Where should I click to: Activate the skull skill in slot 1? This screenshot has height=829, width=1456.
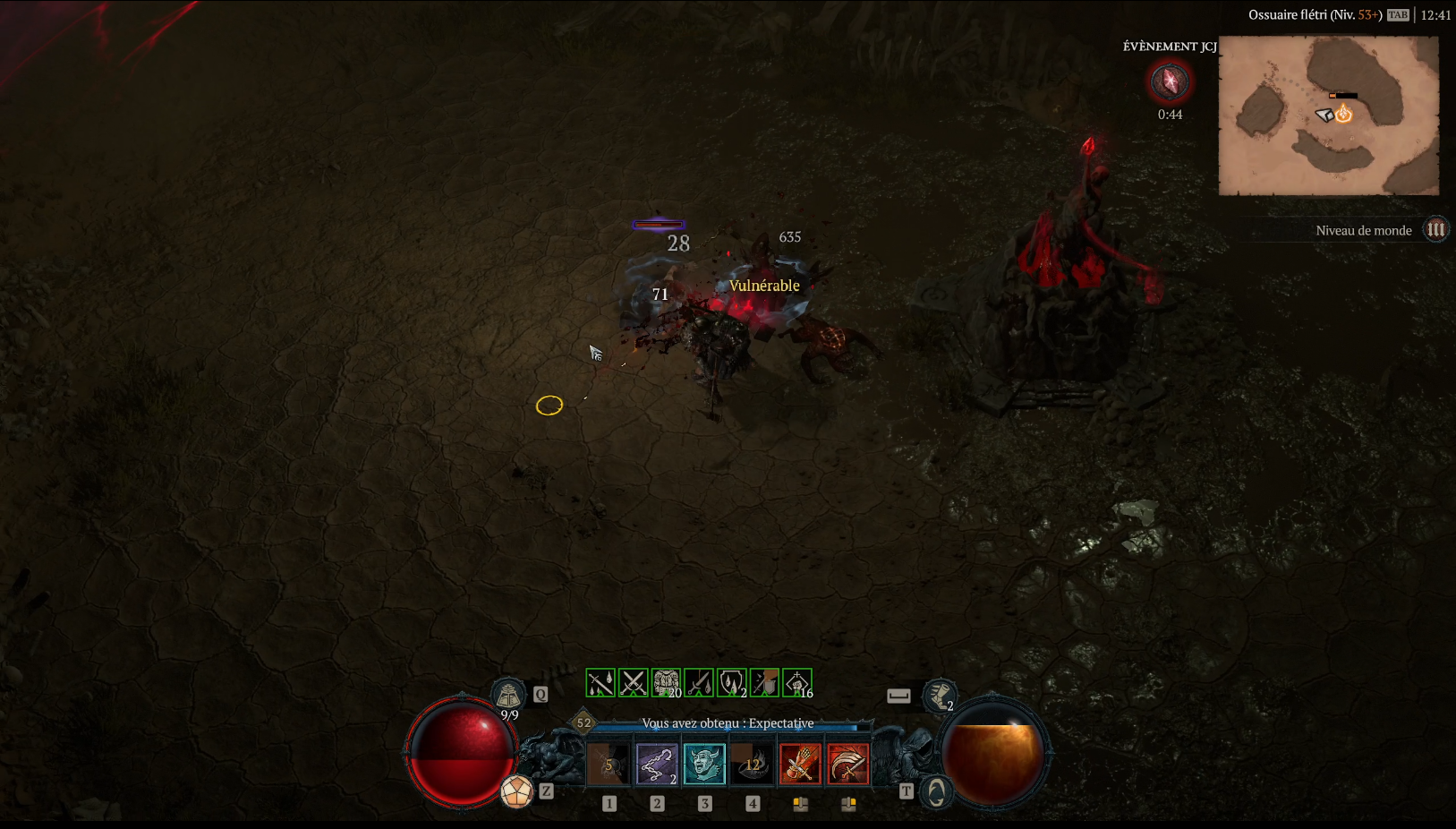click(609, 764)
